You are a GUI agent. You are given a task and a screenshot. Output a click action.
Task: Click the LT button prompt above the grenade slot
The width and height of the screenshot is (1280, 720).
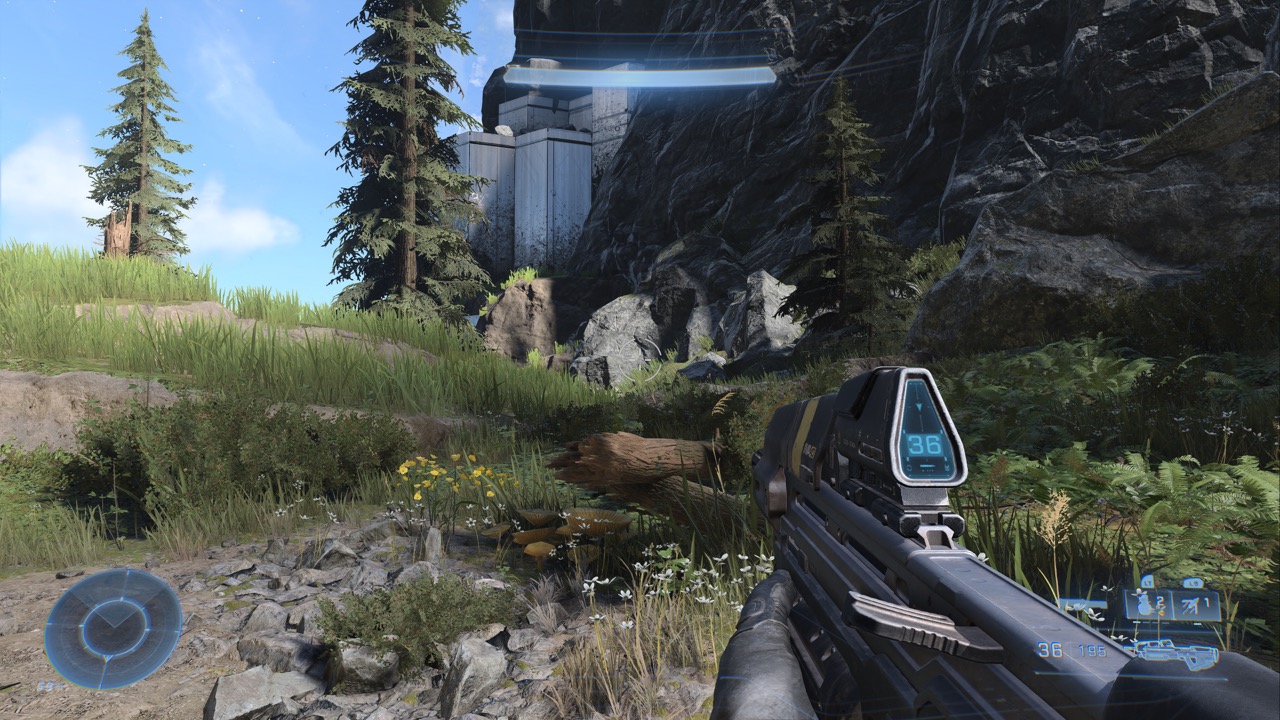[1148, 582]
